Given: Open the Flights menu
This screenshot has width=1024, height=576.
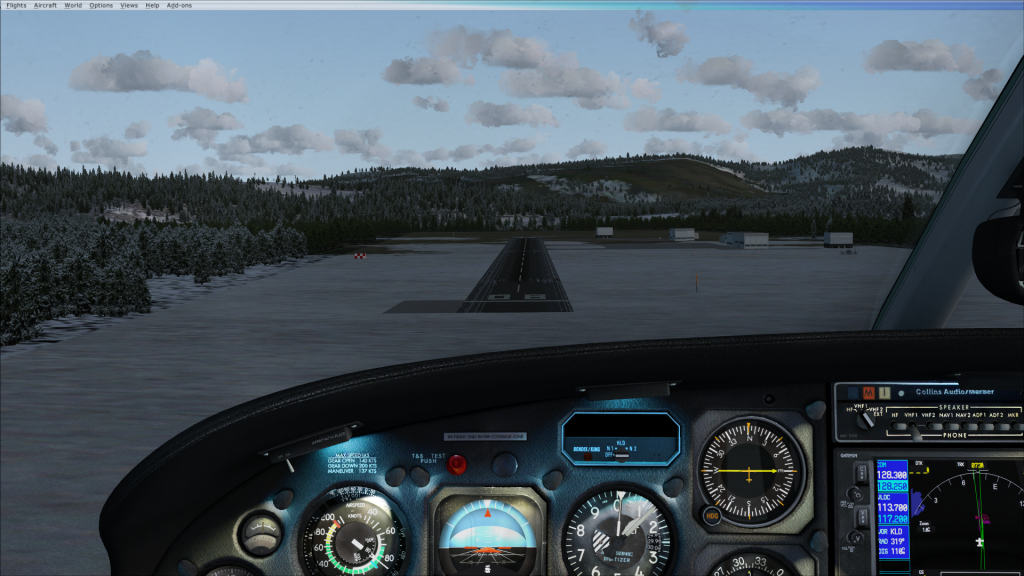Looking at the screenshot, I should pyautogui.click(x=15, y=5).
